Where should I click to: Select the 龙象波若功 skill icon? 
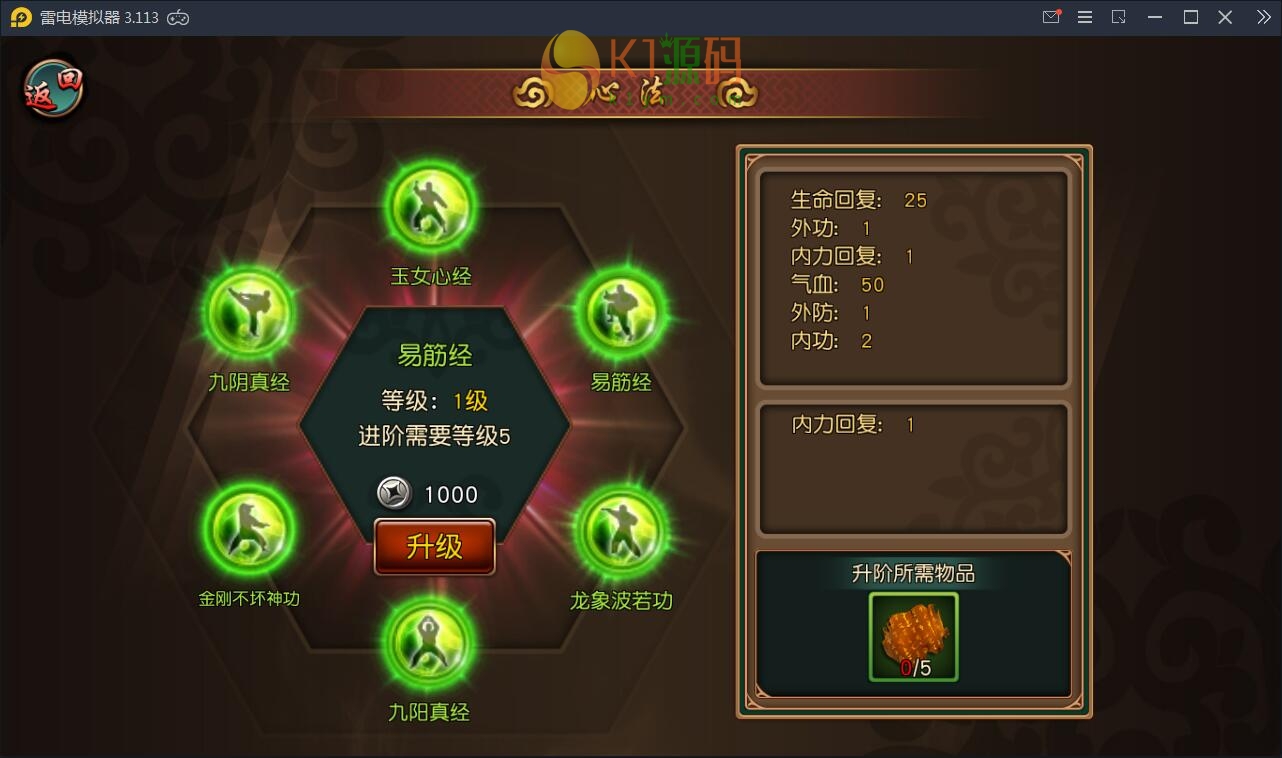pyautogui.click(x=620, y=530)
